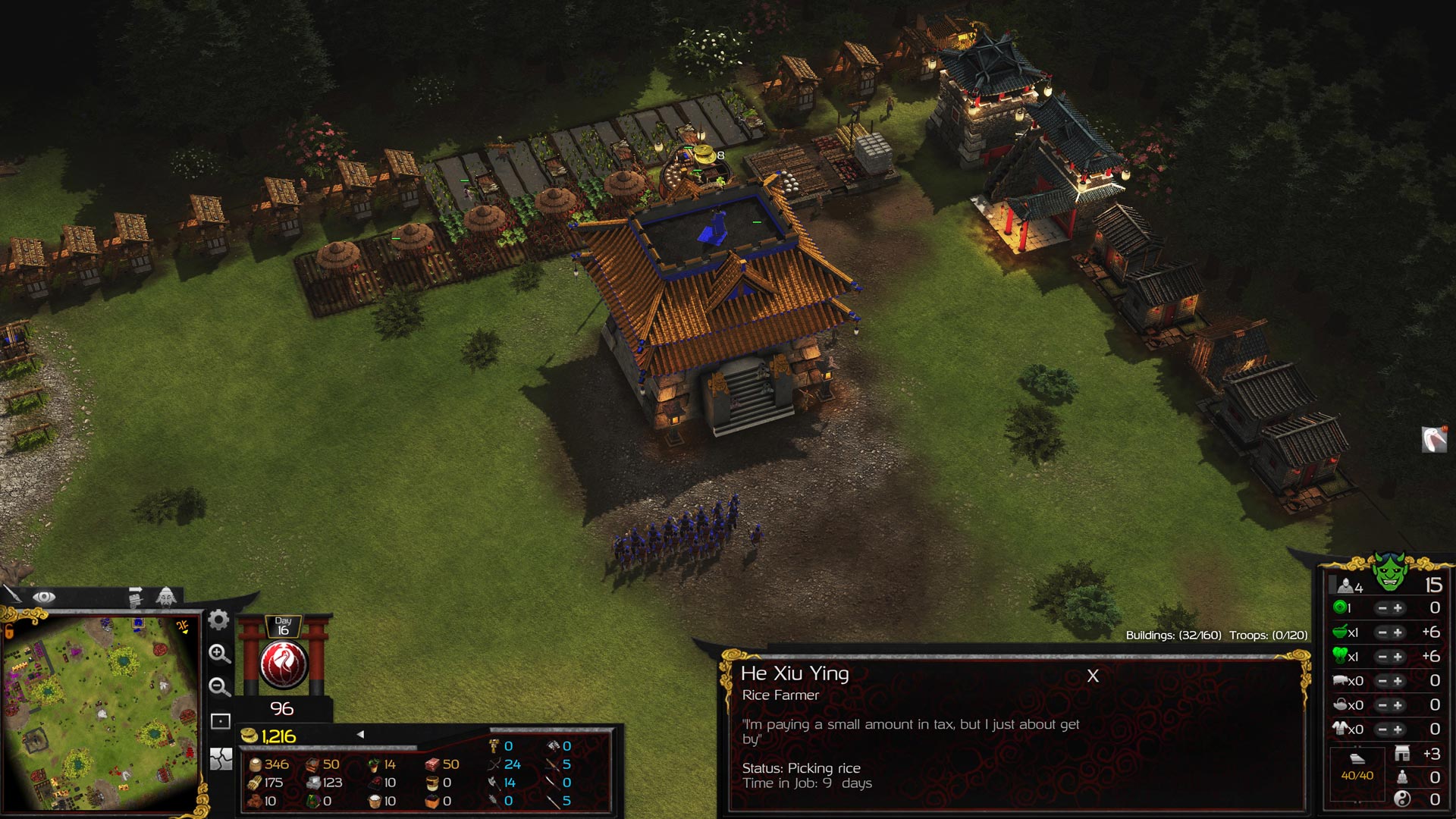The width and height of the screenshot is (1456, 819).
Task: Decrease clothing rations with minus button
Action: pyautogui.click(x=1382, y=730)
